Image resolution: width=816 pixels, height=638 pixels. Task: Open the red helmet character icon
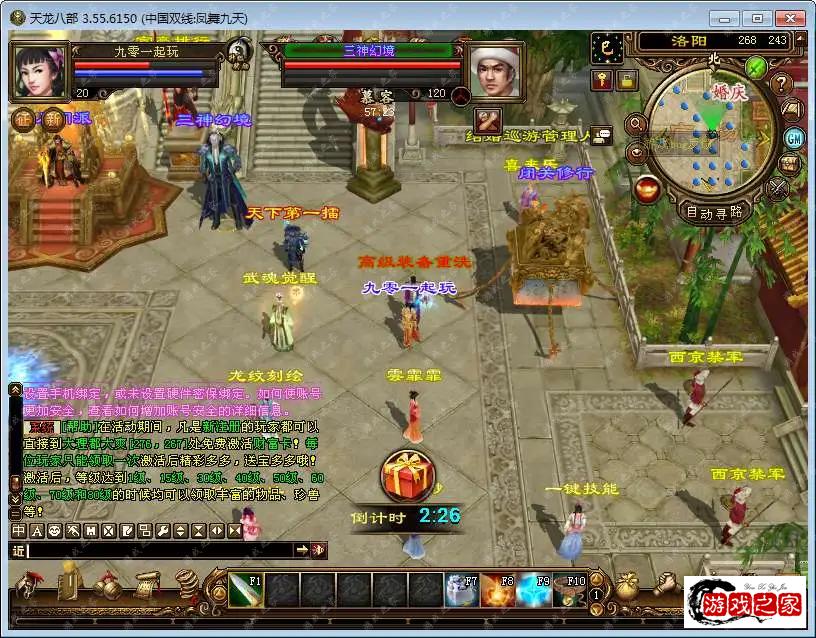pos(28,584)
